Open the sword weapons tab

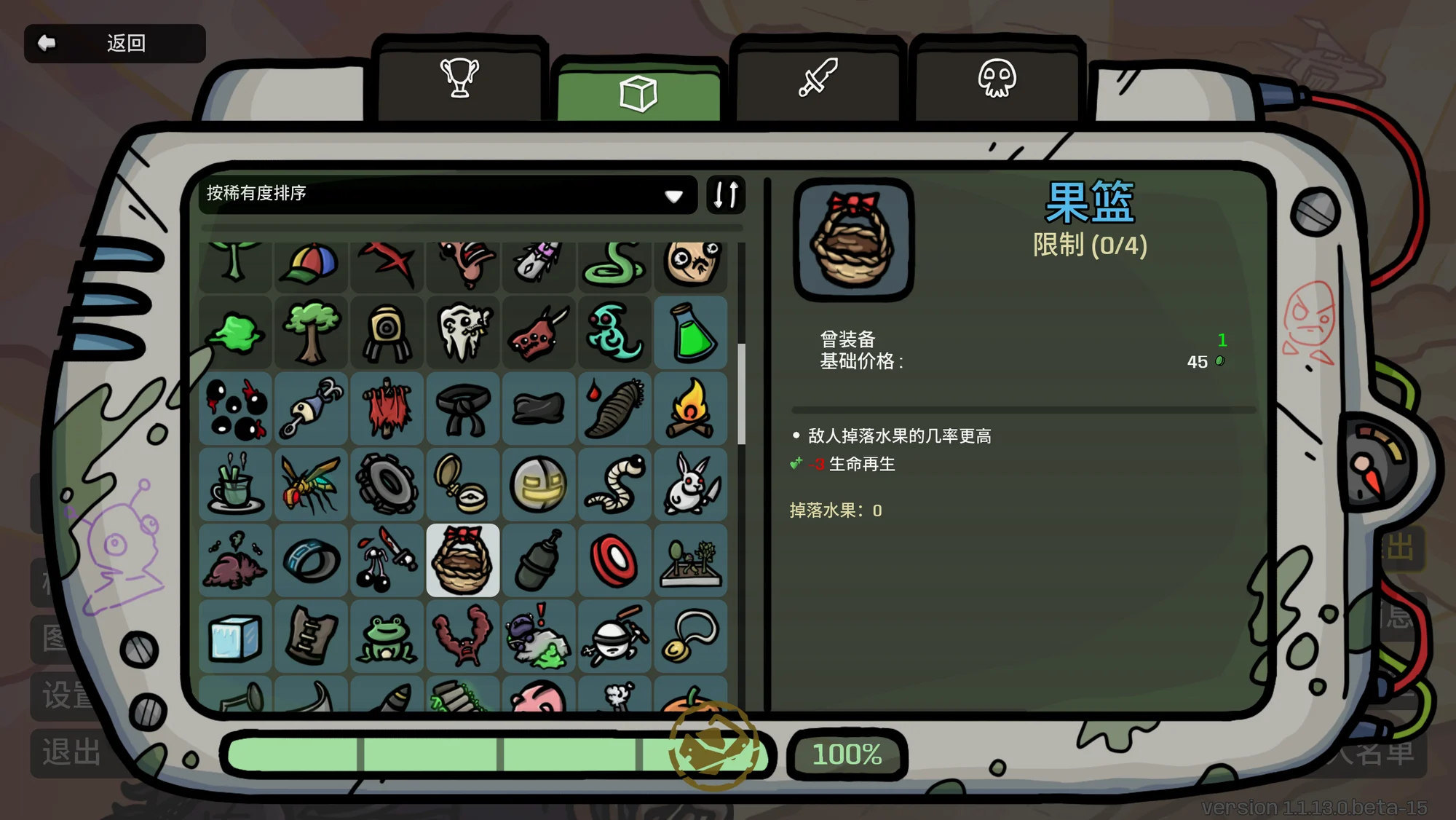pos(818,79)
